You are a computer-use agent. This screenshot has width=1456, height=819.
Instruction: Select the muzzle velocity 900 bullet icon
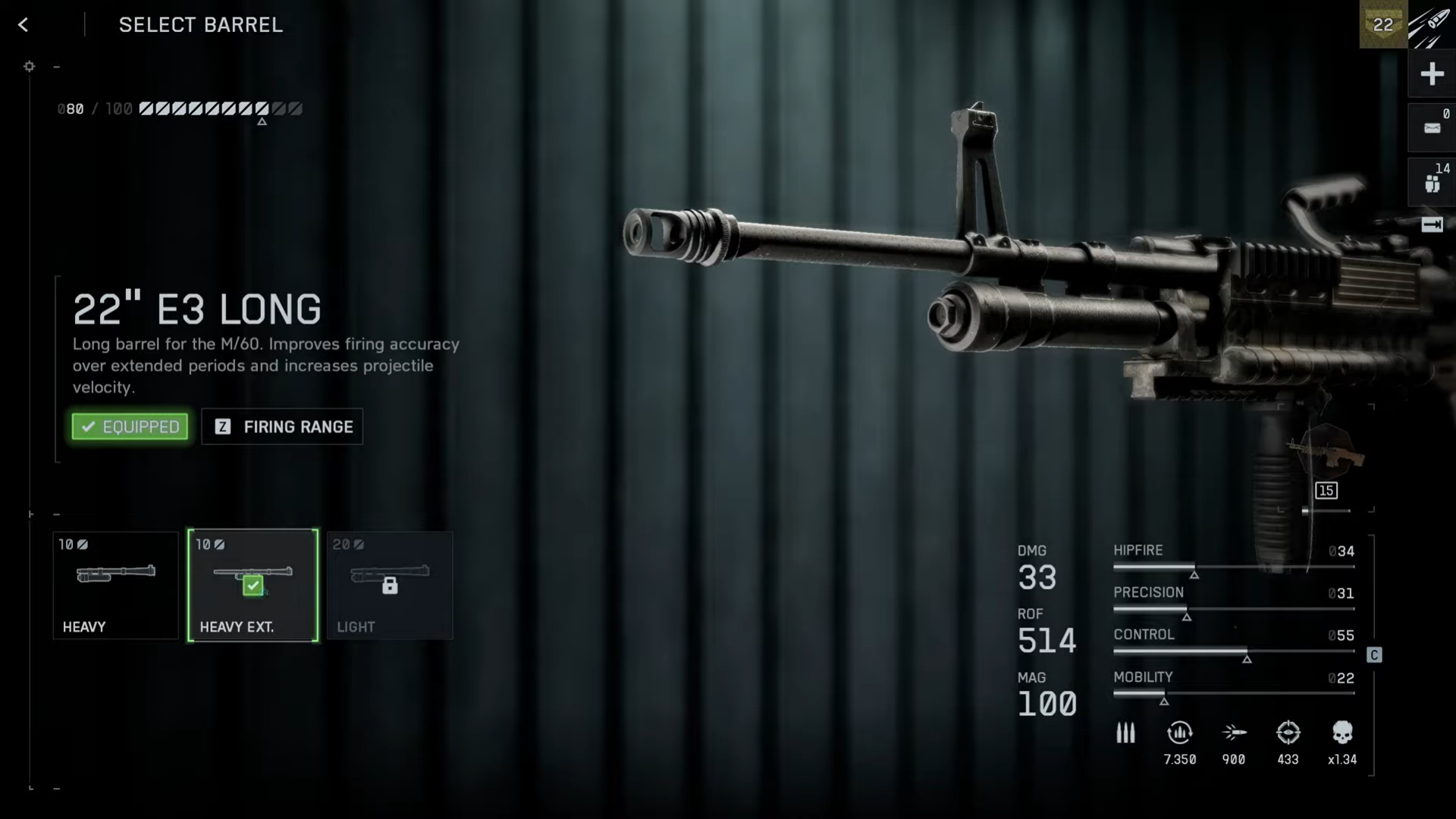[x=1234, y=730]
